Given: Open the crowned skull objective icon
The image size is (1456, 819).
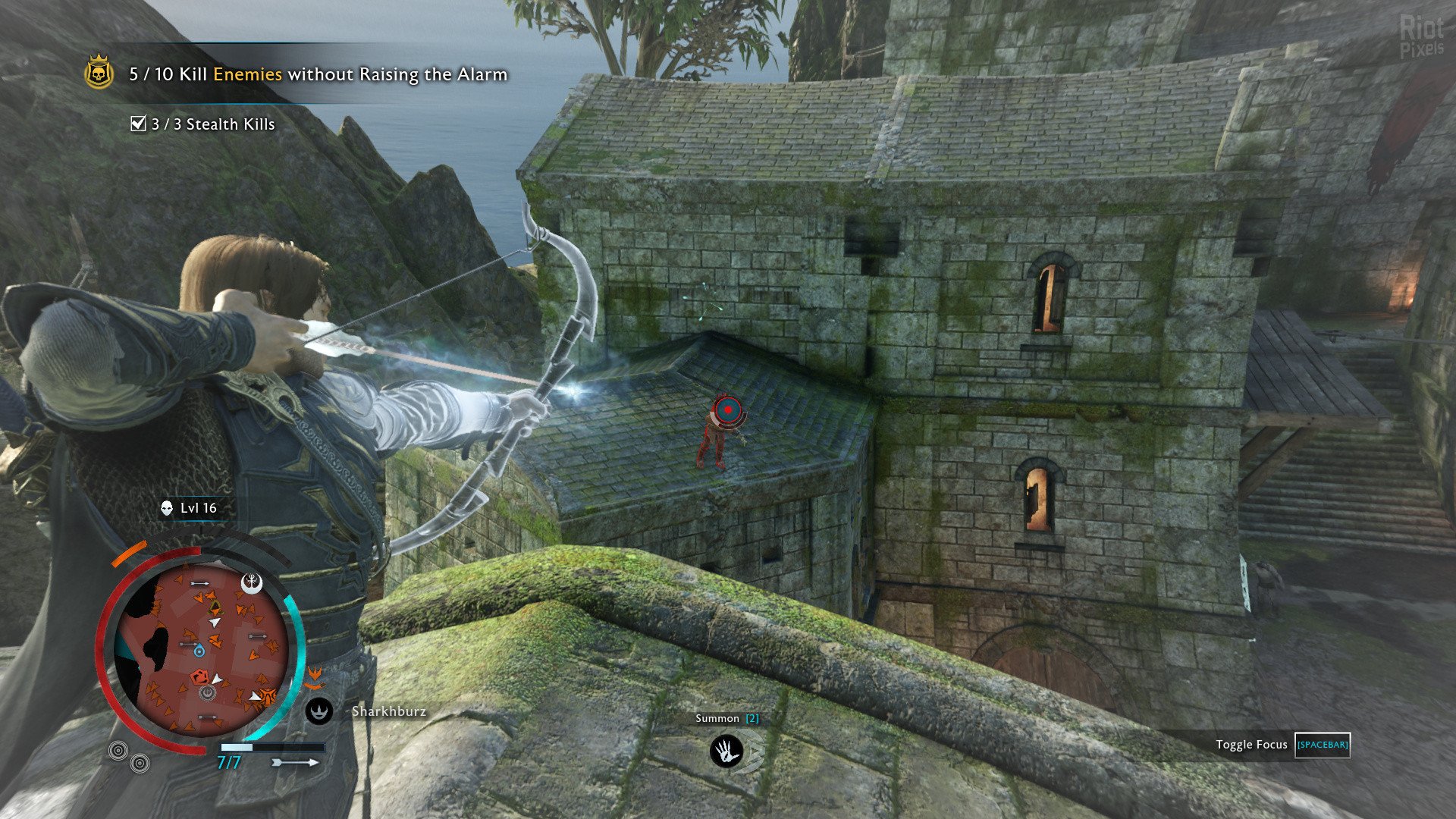Looking at the screenshot, I should [99, 74].
